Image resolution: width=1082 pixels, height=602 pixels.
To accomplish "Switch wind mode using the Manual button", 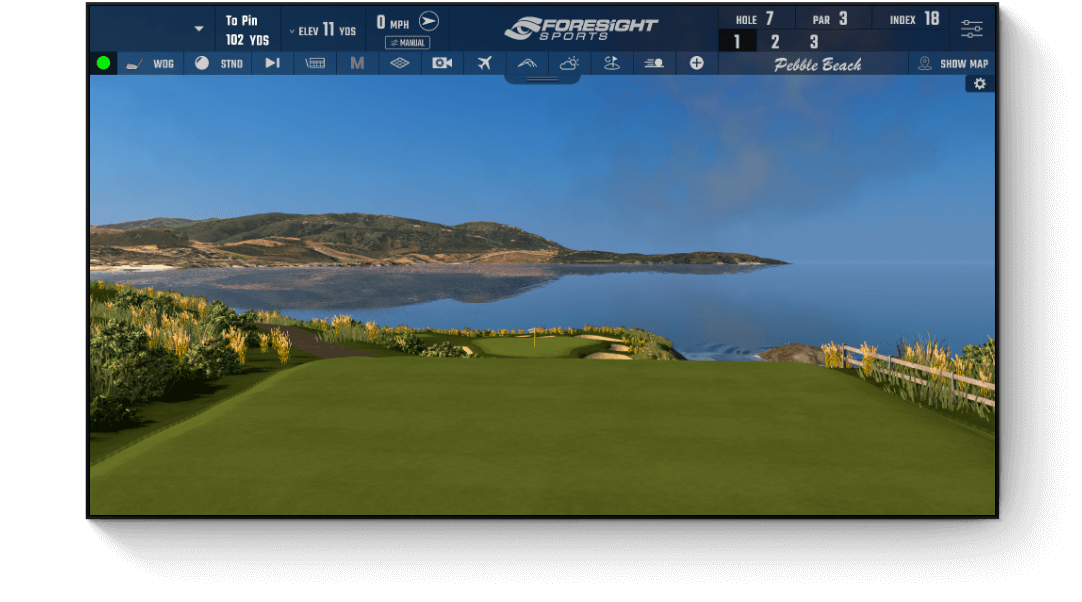I will point(407,43).
